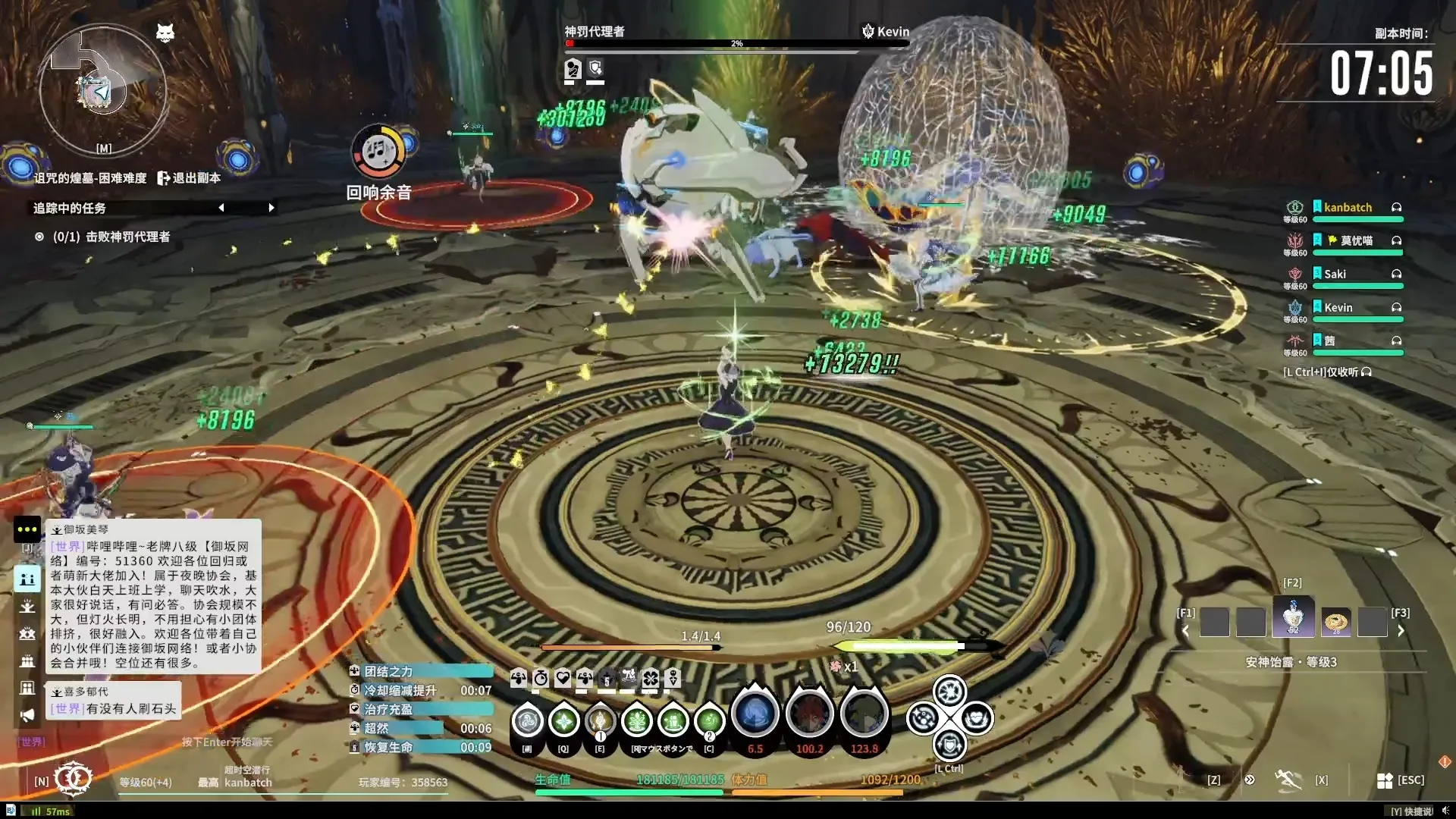Select the golden ring consumable slot
The image size is (1456, 819).
1335,622
